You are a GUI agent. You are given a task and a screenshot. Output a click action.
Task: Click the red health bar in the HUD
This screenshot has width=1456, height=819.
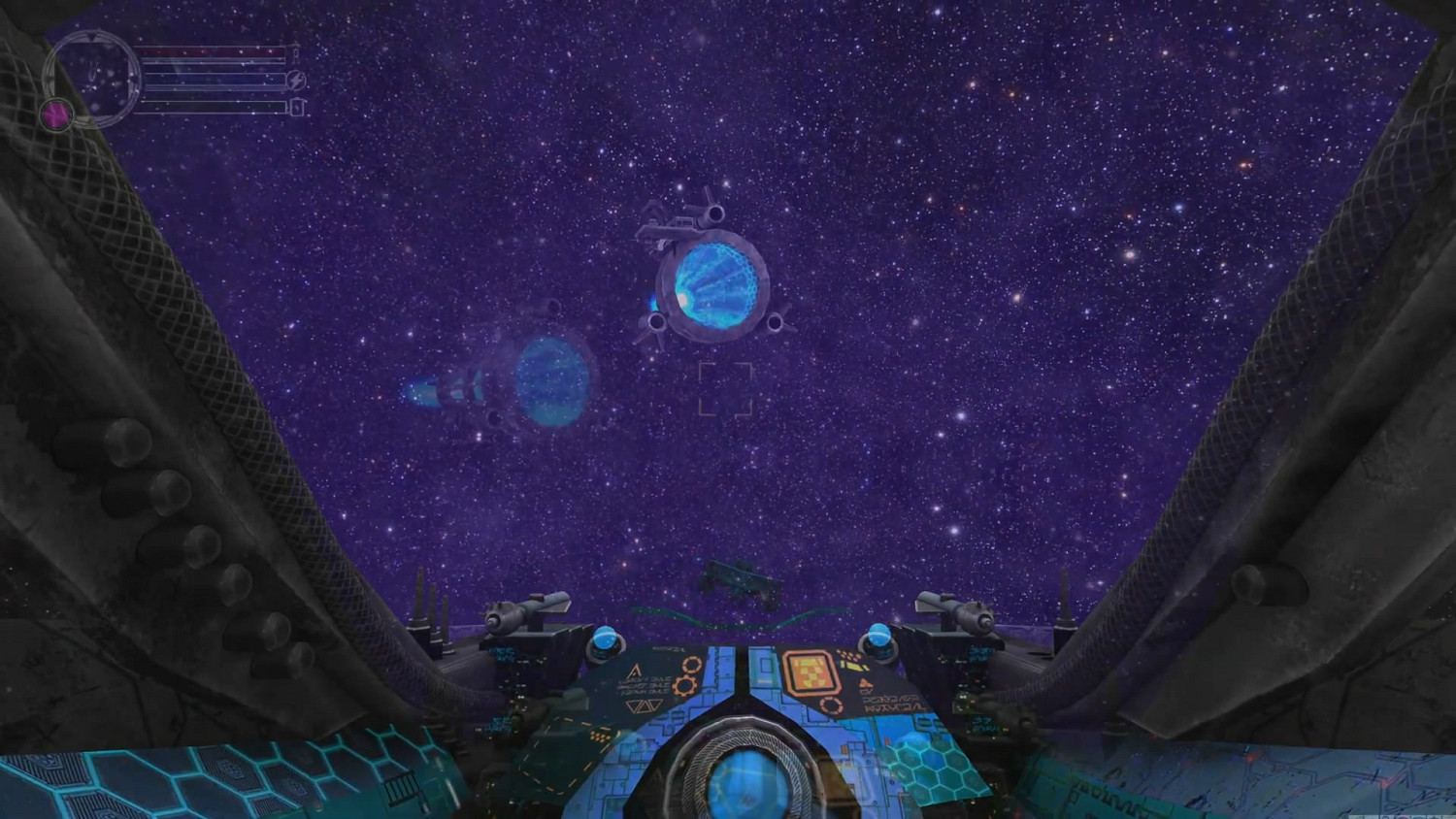pyautogui.click(x=214, y=52)
